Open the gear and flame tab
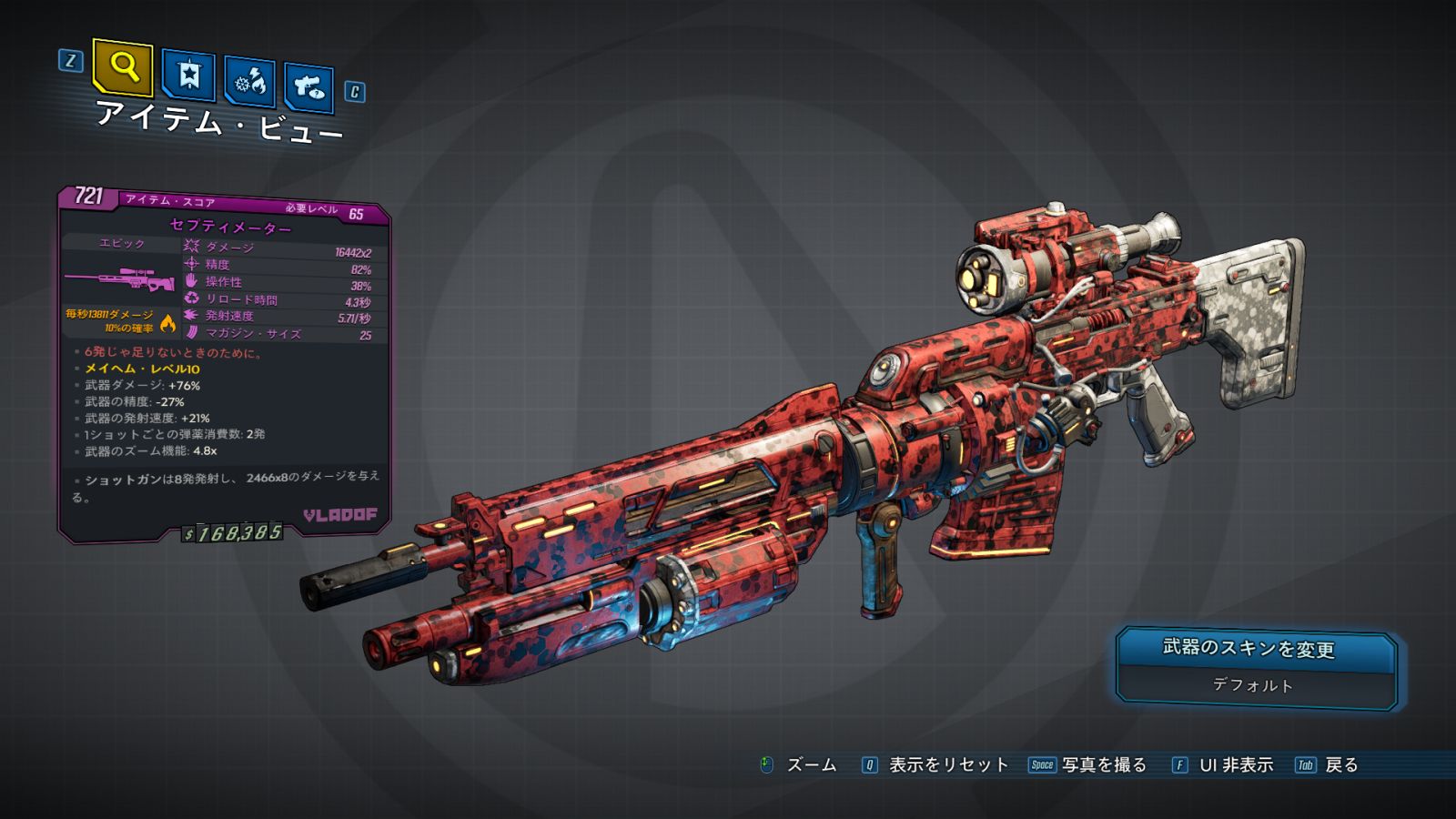The width and height of the screenshot is (1456, 819). 250,83
